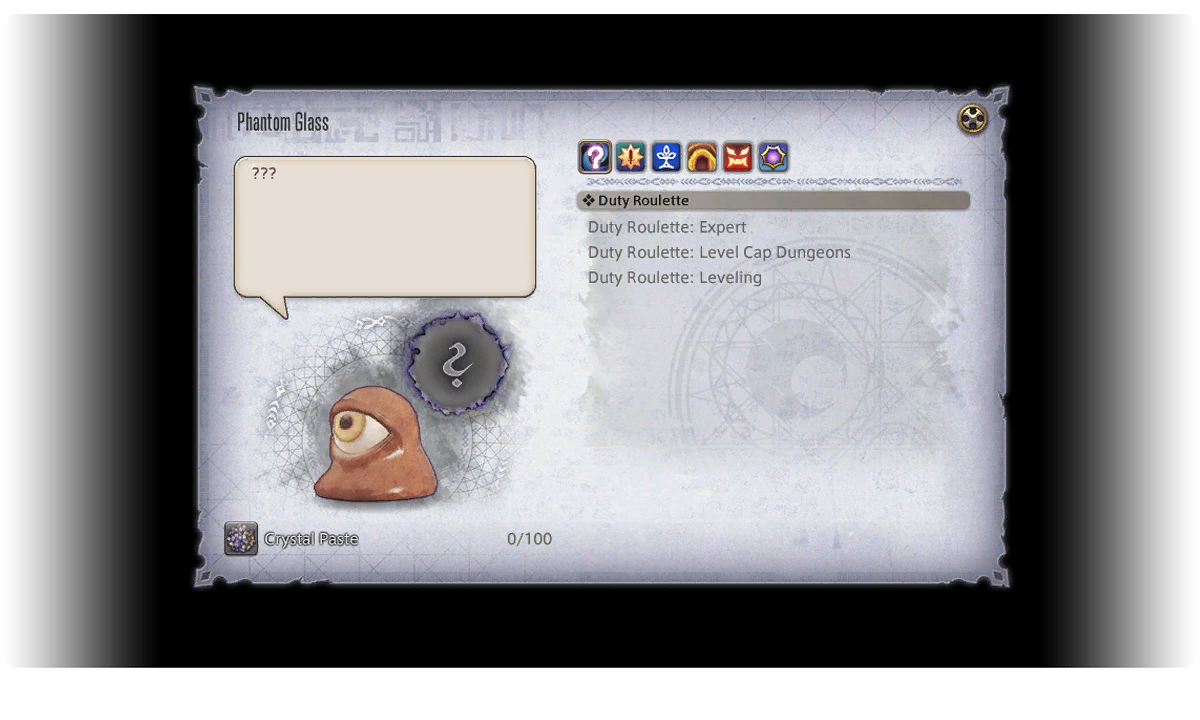Choose Duty Roulette: Level Cap Dungeons
This screenshot has height=720, width=1200.
pos(719,252)
